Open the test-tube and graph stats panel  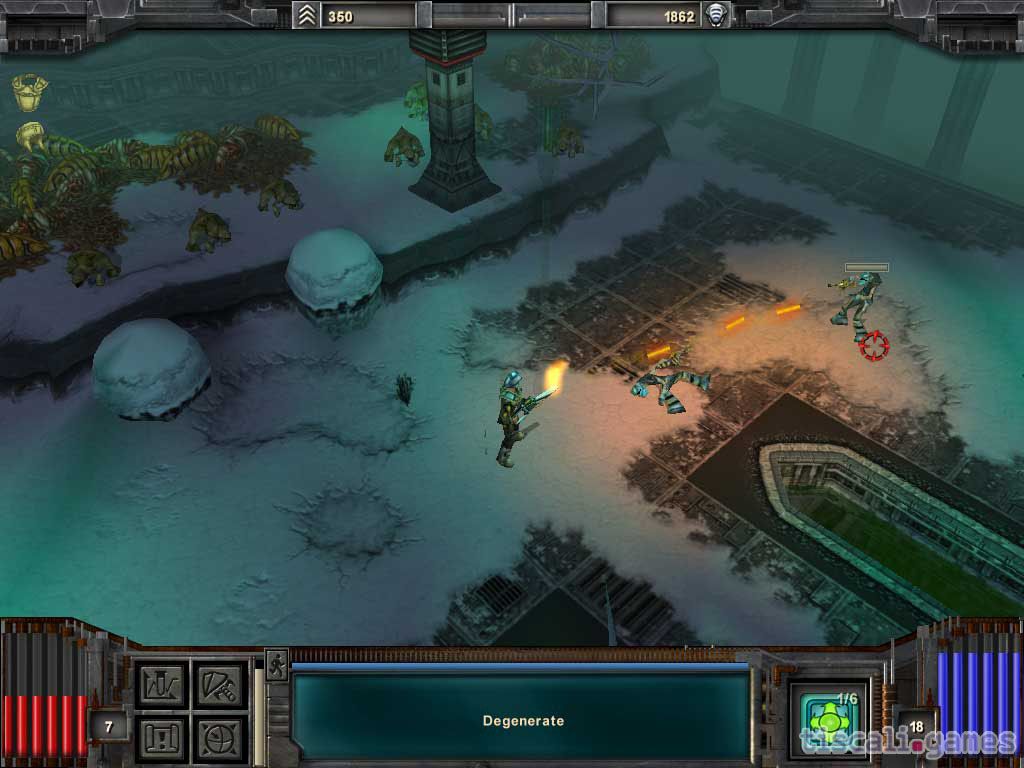pyautogui.click(x=162, y=684)
